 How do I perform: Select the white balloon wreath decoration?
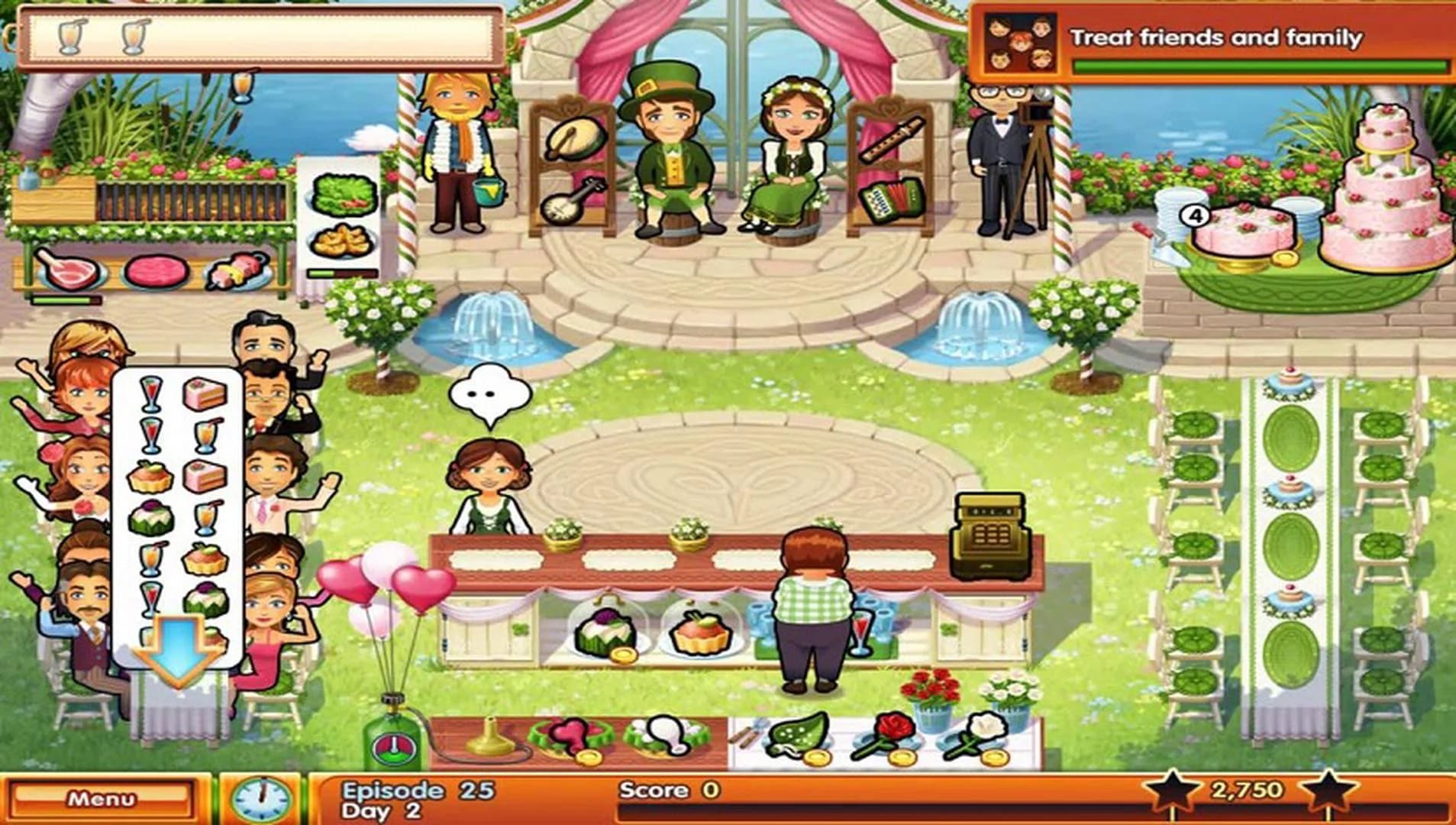pyautogui.click(x=667, y=733)
